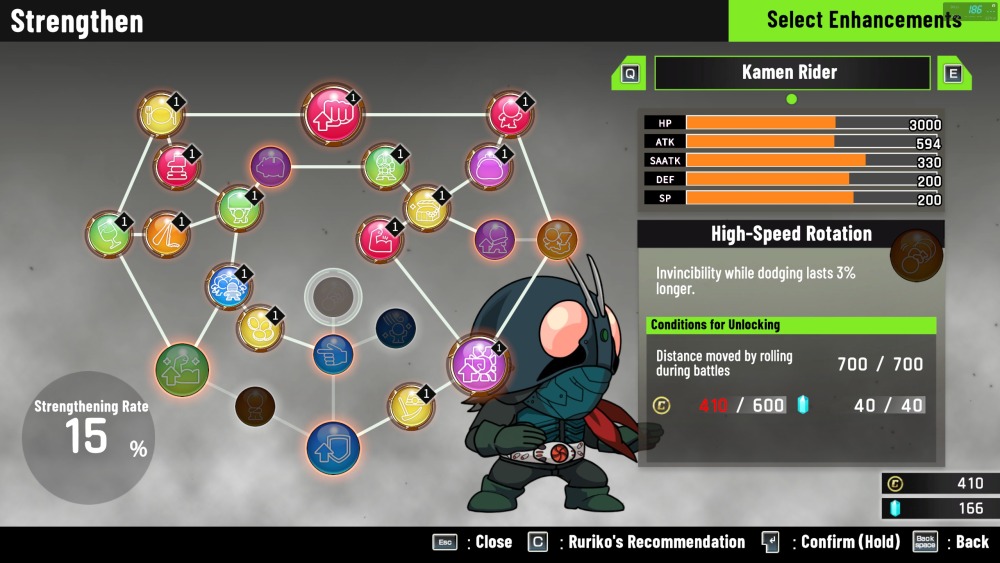Select the large blue shield upgrade node
Screen dimensions: 1000x563
point(333,448)
